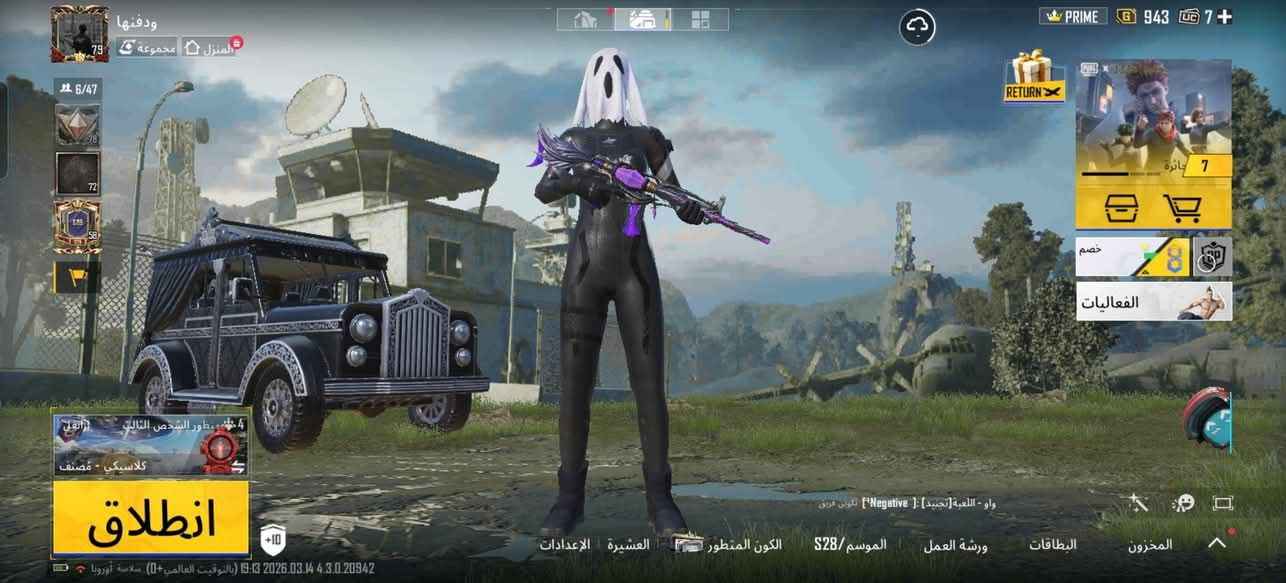Viewport: 1286px width, 583px height.
Task: Select the yellow flag icon
Action: 77,277
